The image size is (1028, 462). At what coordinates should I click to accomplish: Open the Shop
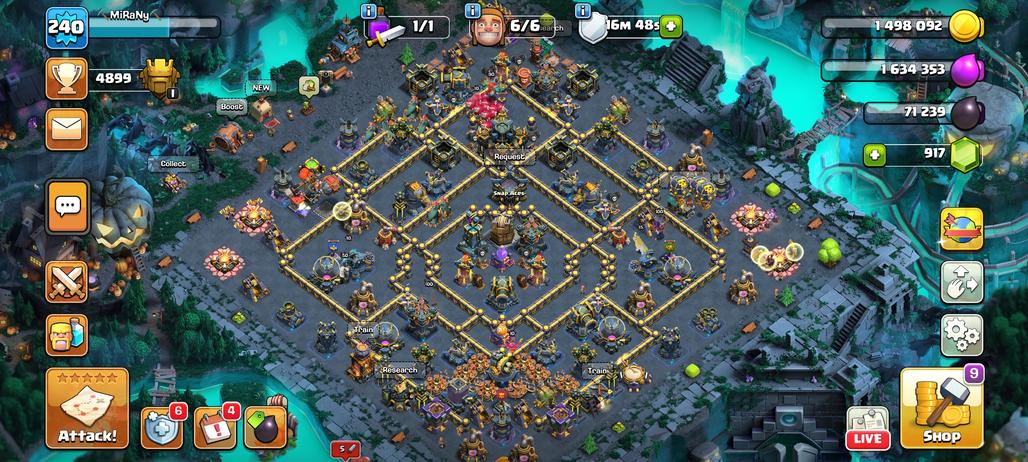tap(940, 408)
